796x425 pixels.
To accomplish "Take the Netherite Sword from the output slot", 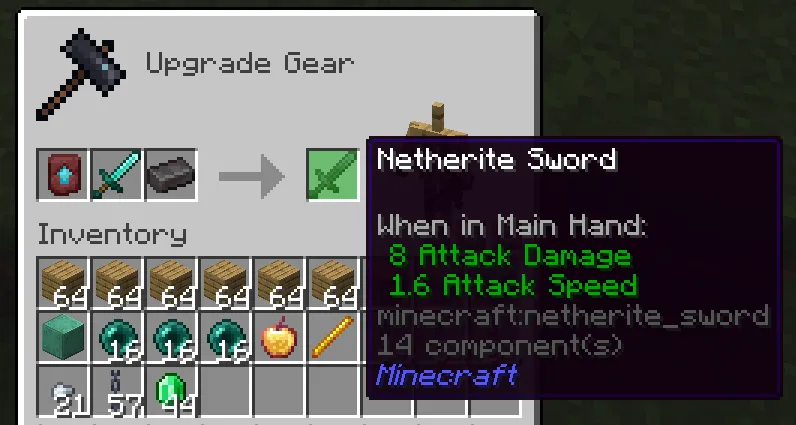I will (333, 177).
